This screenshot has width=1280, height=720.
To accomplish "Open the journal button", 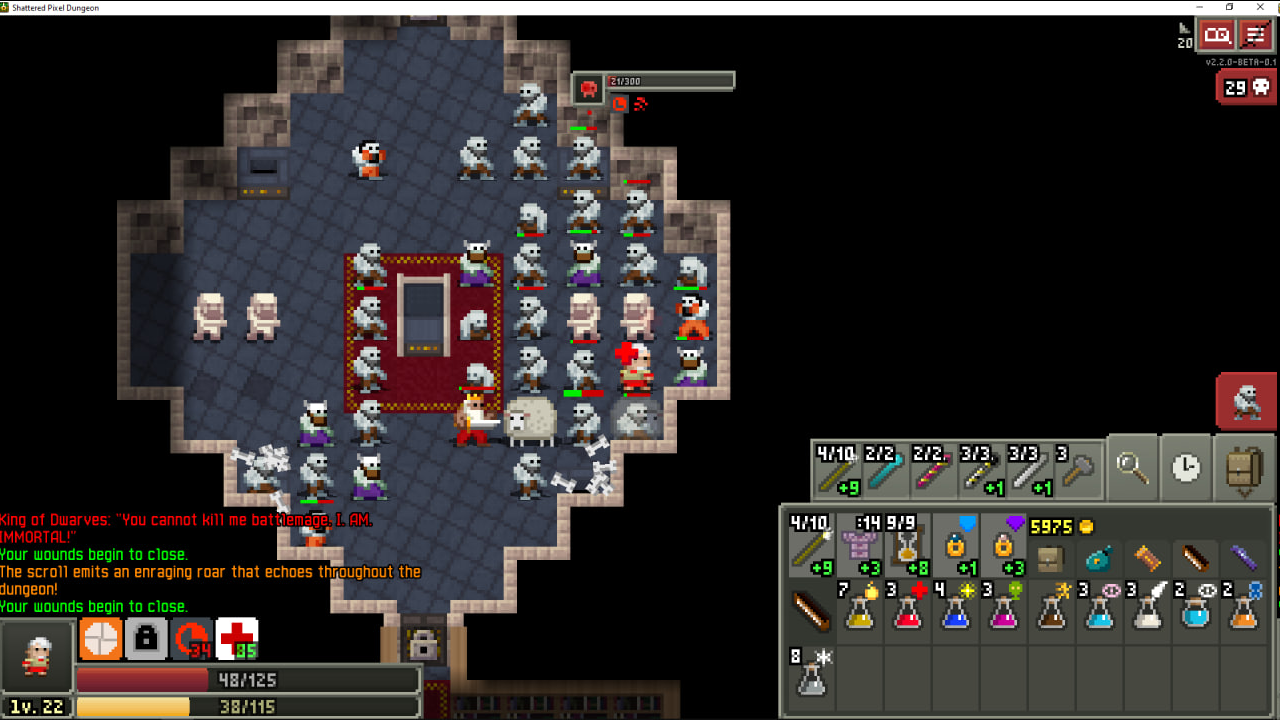I will click(1217, 36).
